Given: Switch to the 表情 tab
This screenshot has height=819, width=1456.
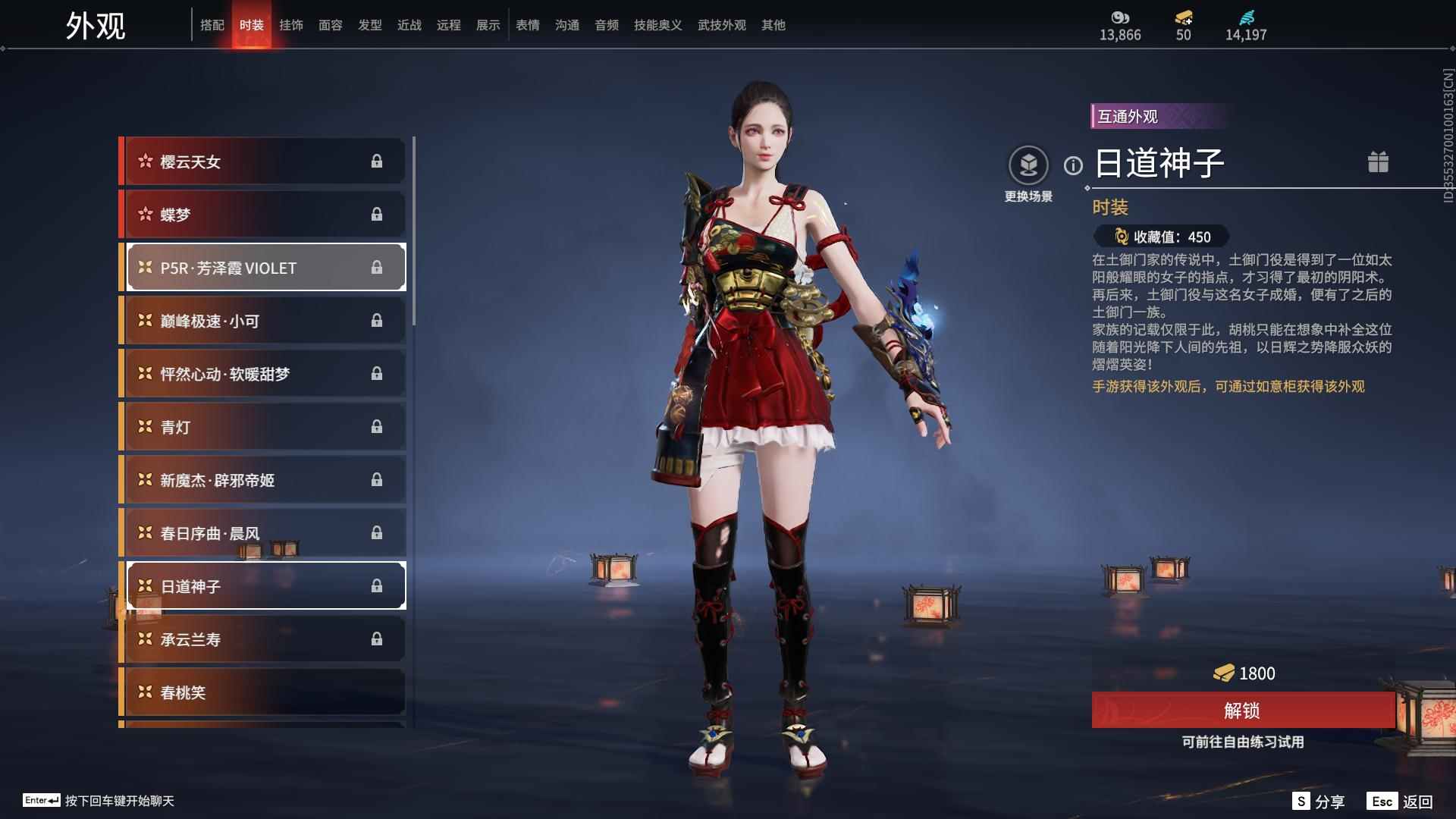Looking at the screenshot, I should tap(527, 24).
